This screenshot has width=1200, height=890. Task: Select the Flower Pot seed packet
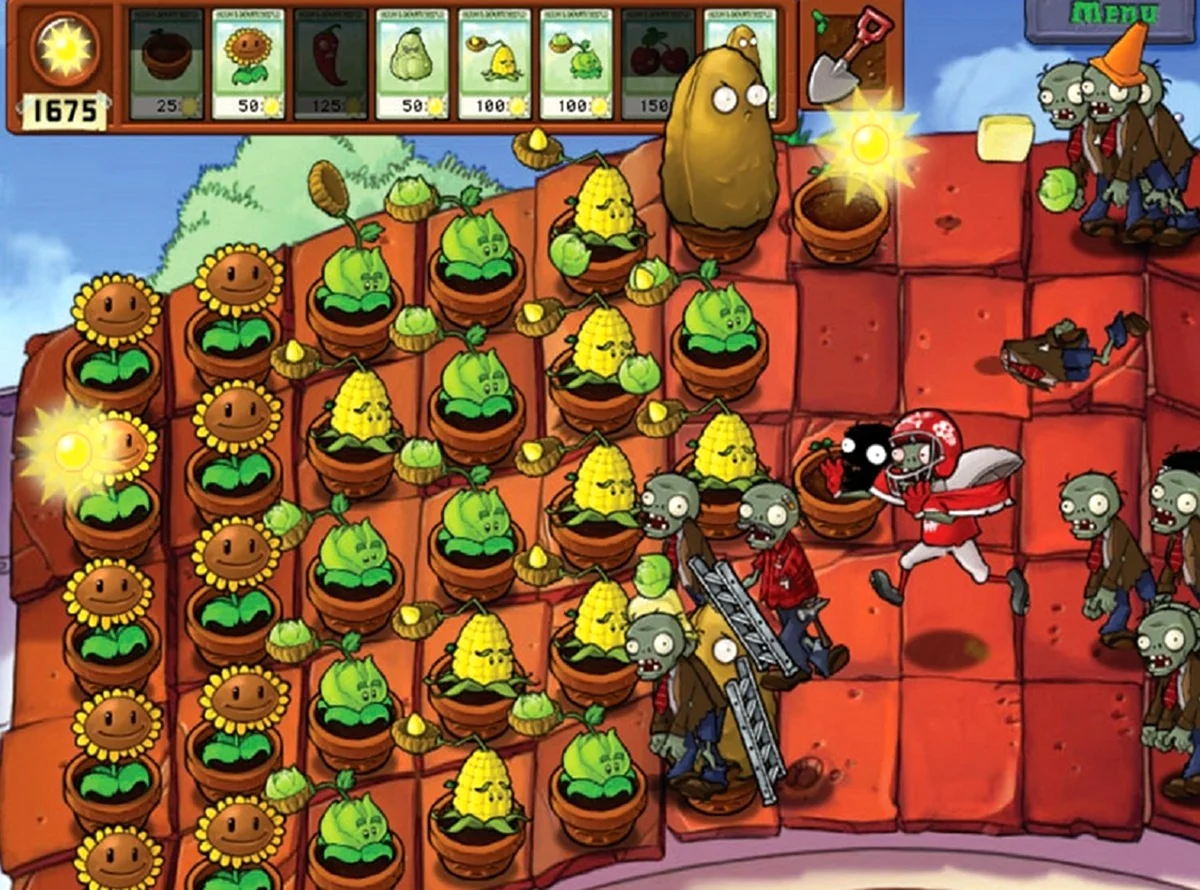click(166, 64)
